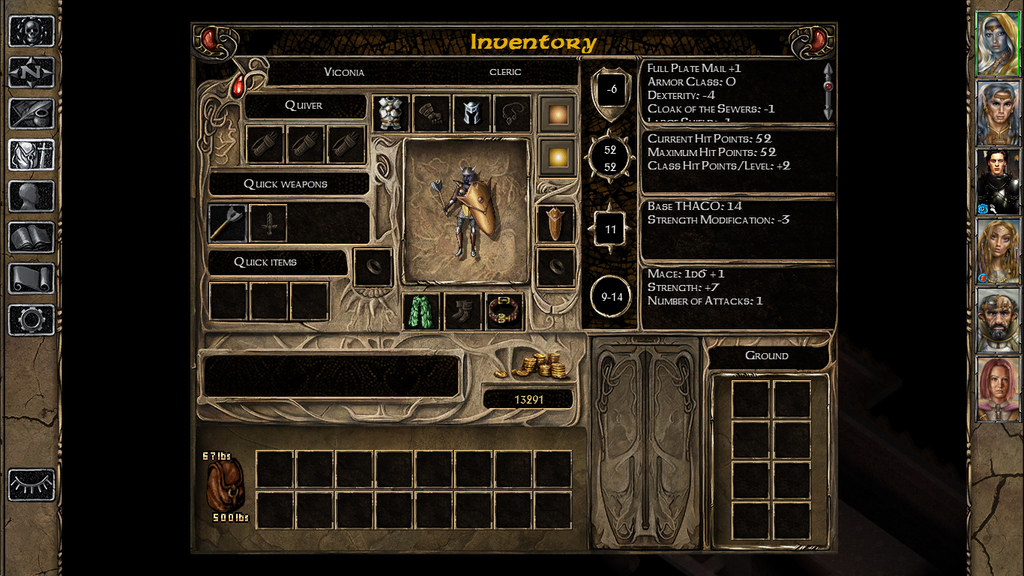Open the character record head icon
Screen dimensions: 1024x576
click(31, 196)
